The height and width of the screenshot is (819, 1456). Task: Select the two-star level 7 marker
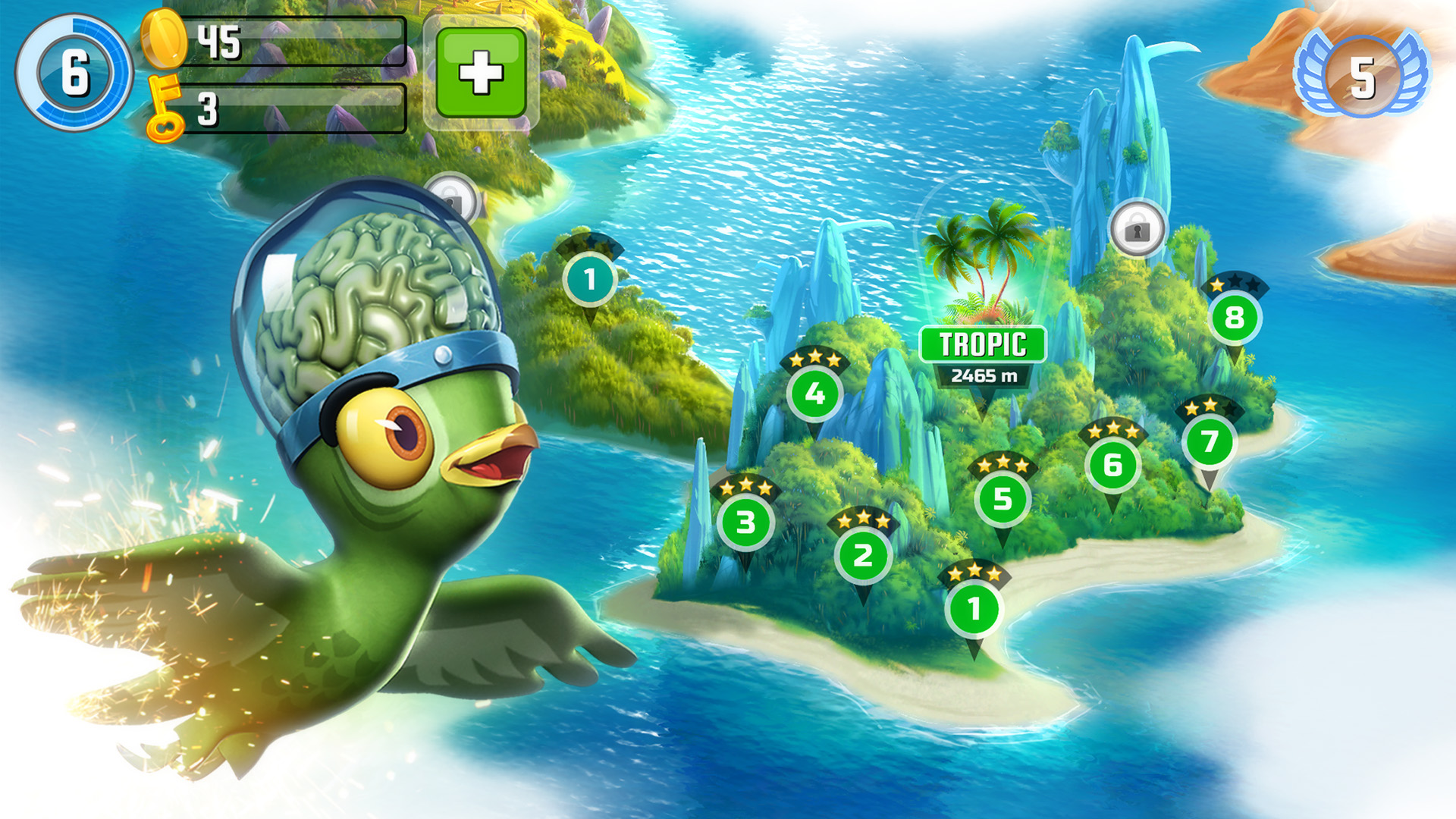click(x=1210, y=441)
